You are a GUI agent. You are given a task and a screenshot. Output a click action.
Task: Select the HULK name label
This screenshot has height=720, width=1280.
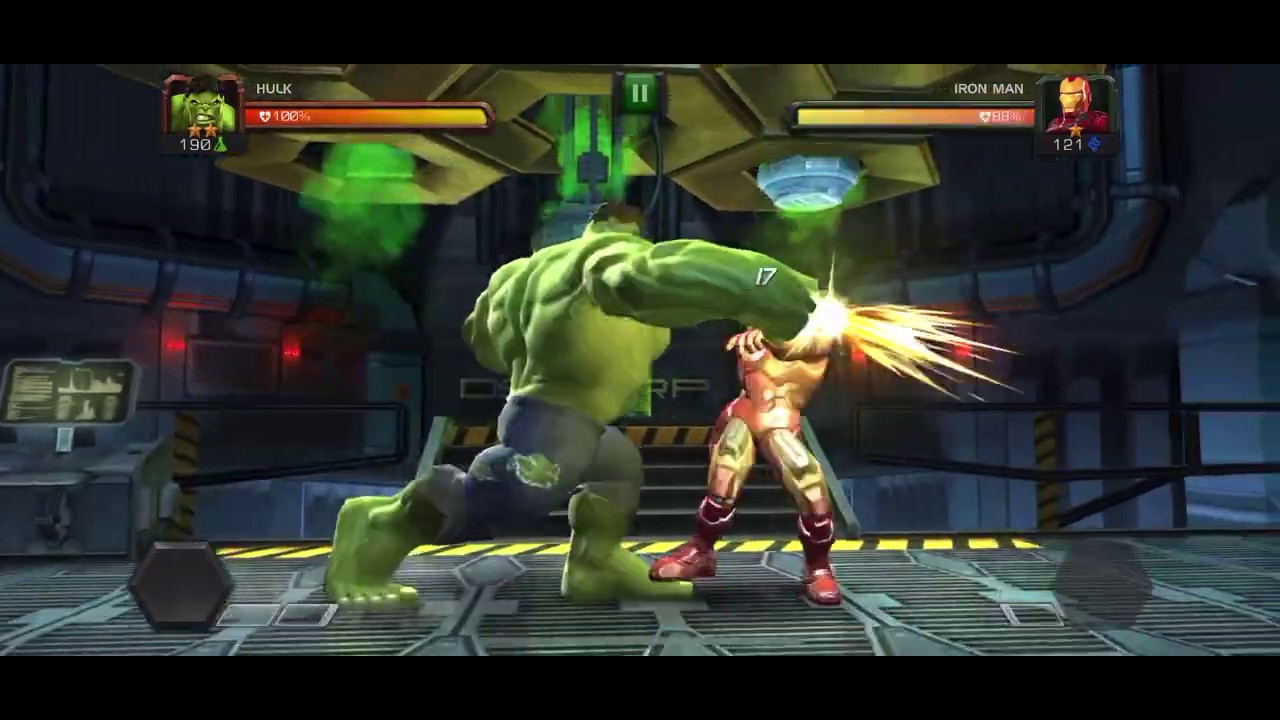(x=273, y=89)
